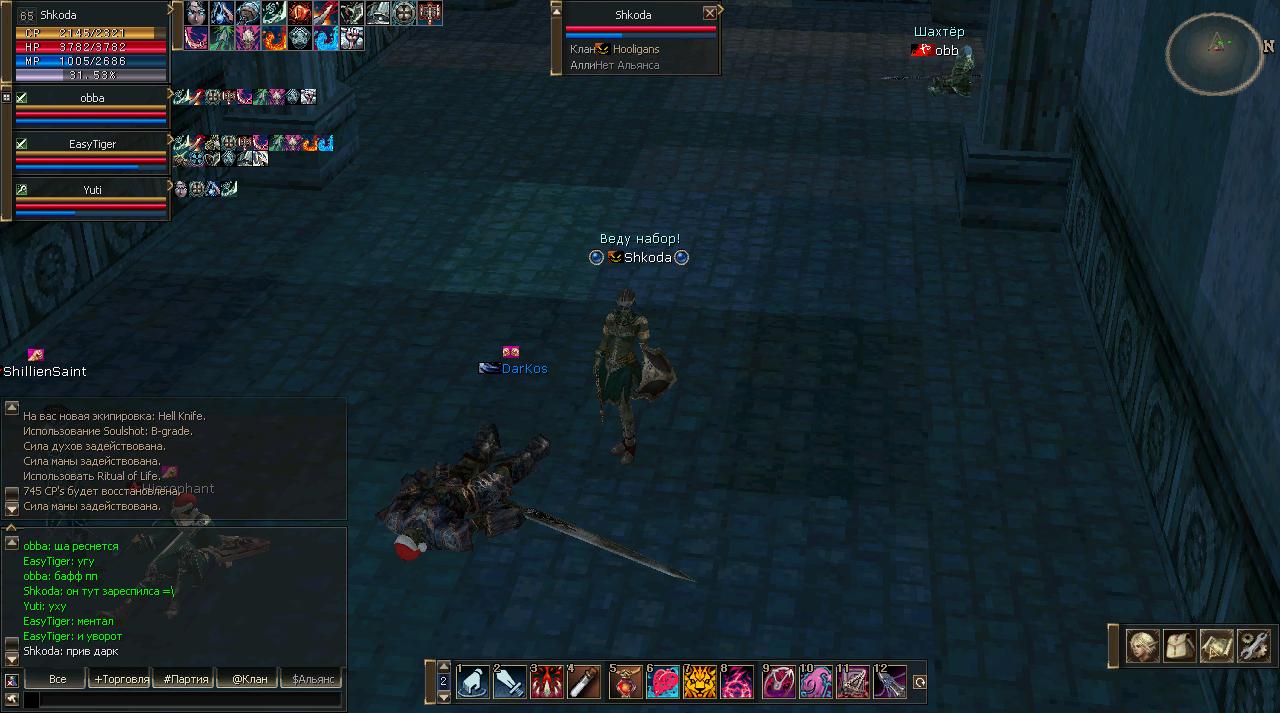This screenshot has width=1280, height=713.
Task: Use the potion vial in hotbar slot 4
Action: 584,681
